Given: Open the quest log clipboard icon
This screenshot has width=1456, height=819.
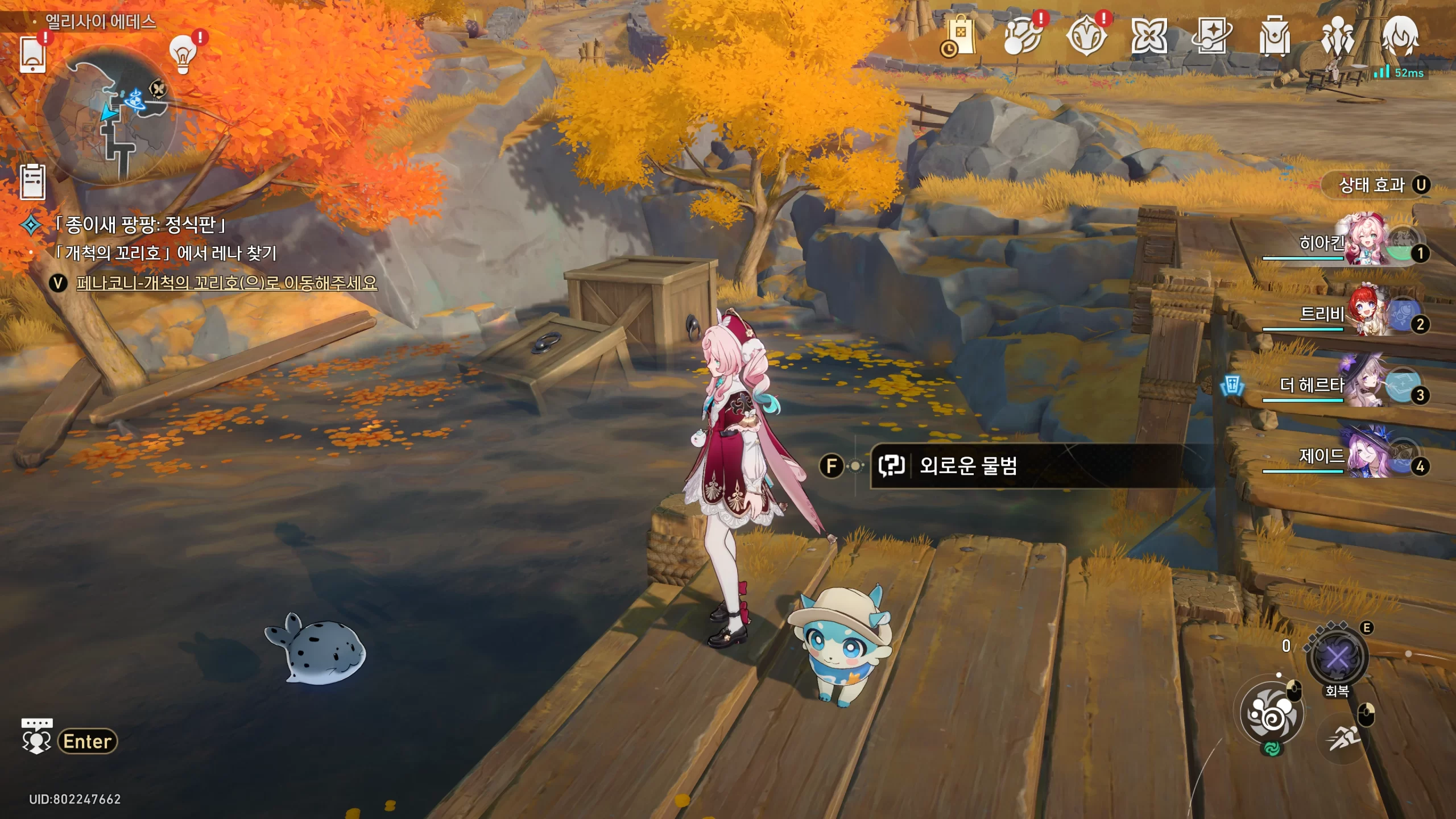Looking at the screenshot, I should (x=32, y=182).
